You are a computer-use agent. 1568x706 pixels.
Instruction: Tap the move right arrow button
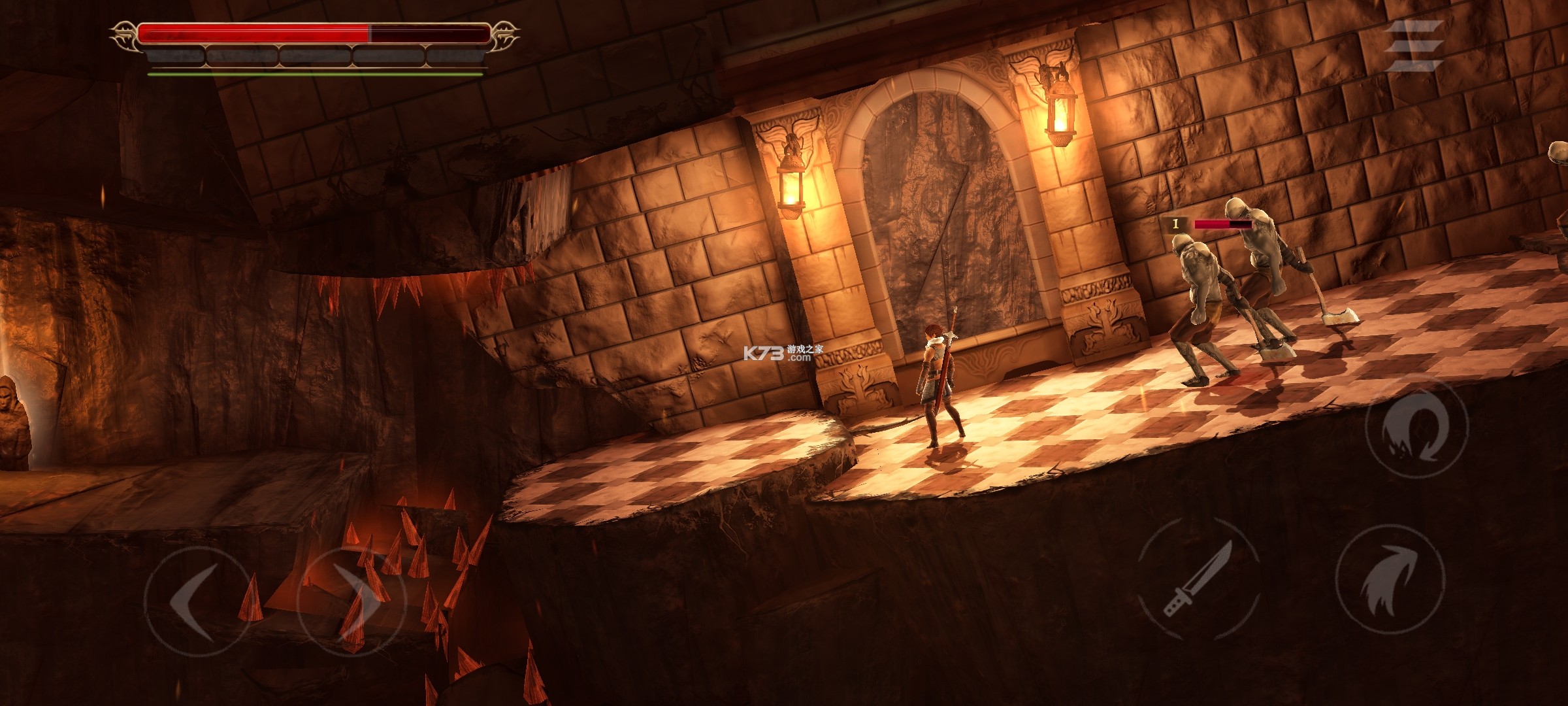(x=351, y=599)
